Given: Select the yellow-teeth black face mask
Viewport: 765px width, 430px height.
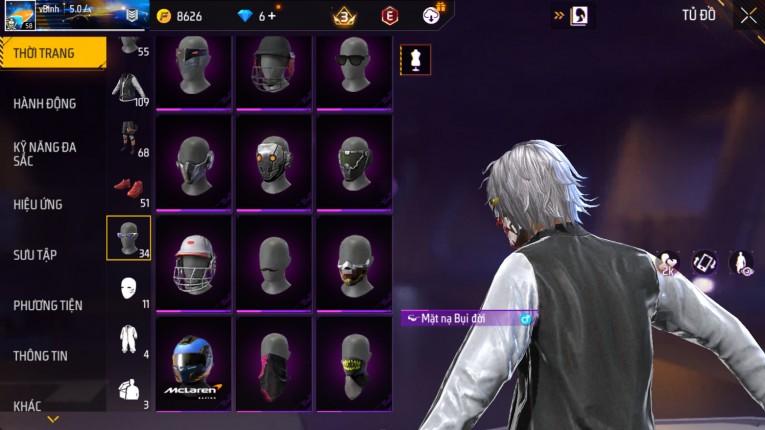Looking at the screenshot, I should 353,363.
